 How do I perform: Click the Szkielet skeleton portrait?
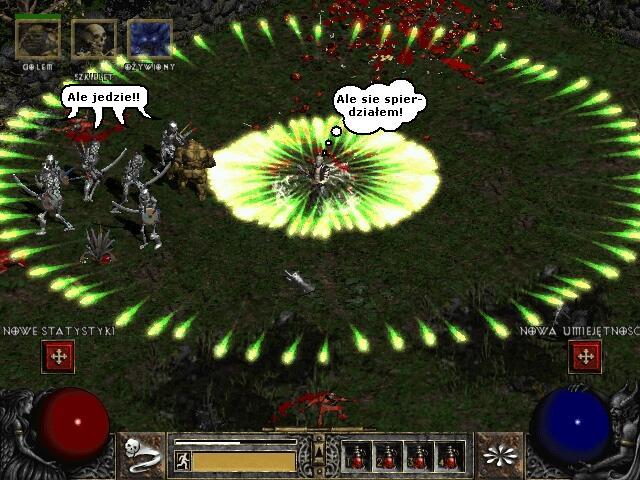tap(94, 40)
